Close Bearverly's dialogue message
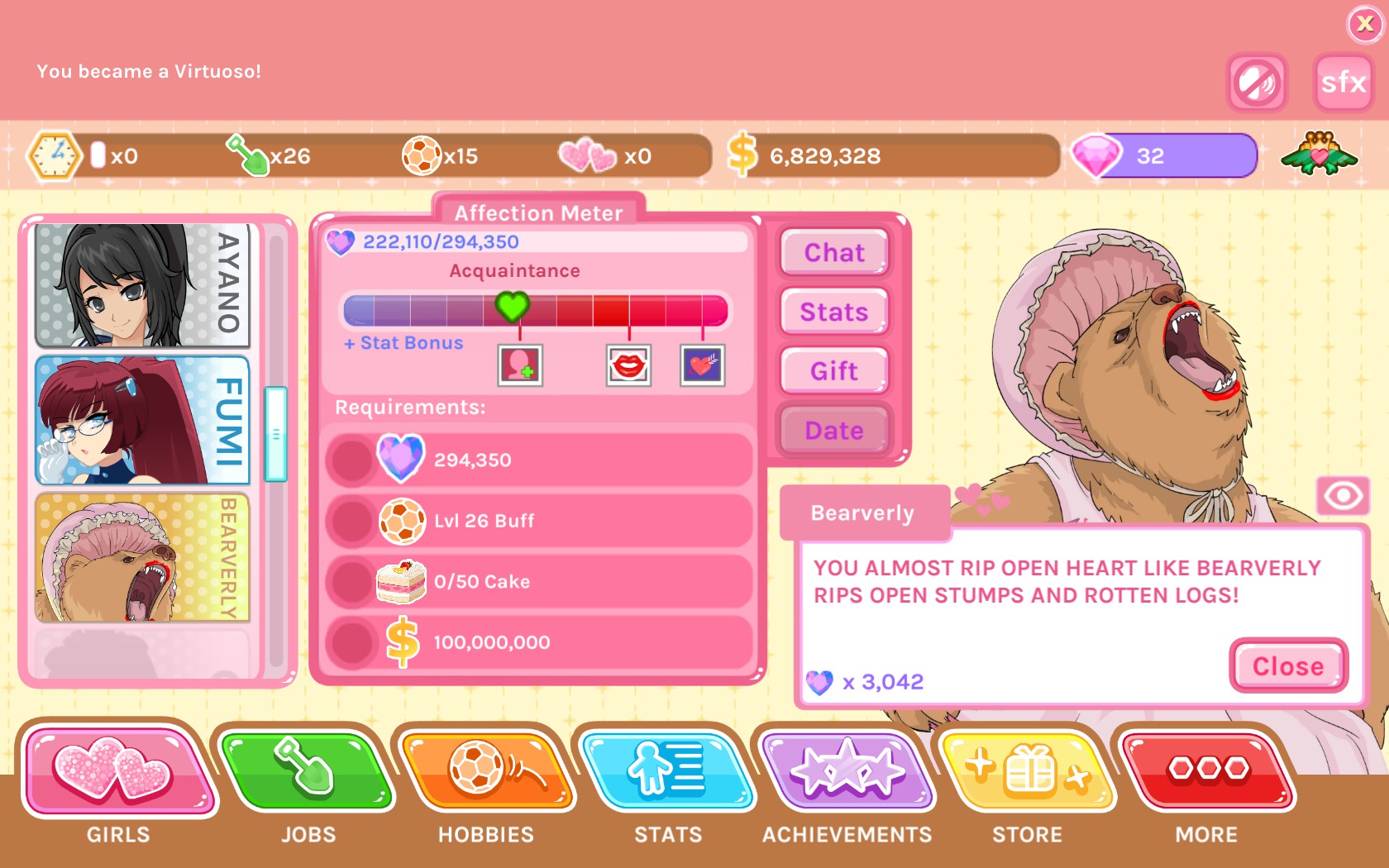This screenshot has width=1389, height=868. pyautogui.click(x=1287, y=666)
